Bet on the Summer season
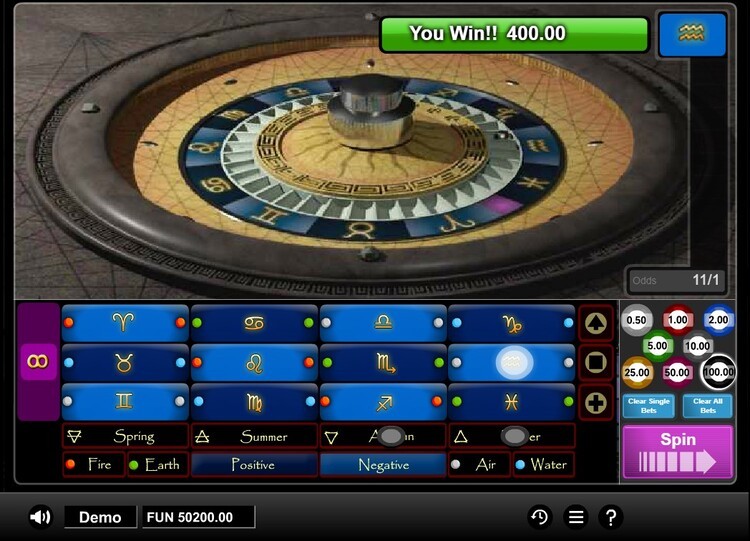Screen dimensions: 750x541 [x=254, y=436]
